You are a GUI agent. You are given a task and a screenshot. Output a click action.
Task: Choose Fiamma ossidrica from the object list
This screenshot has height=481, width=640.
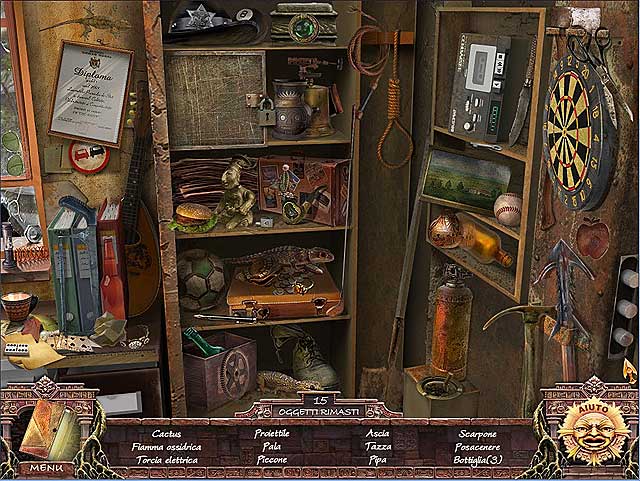pyautogui.click(x=167, y=446)
